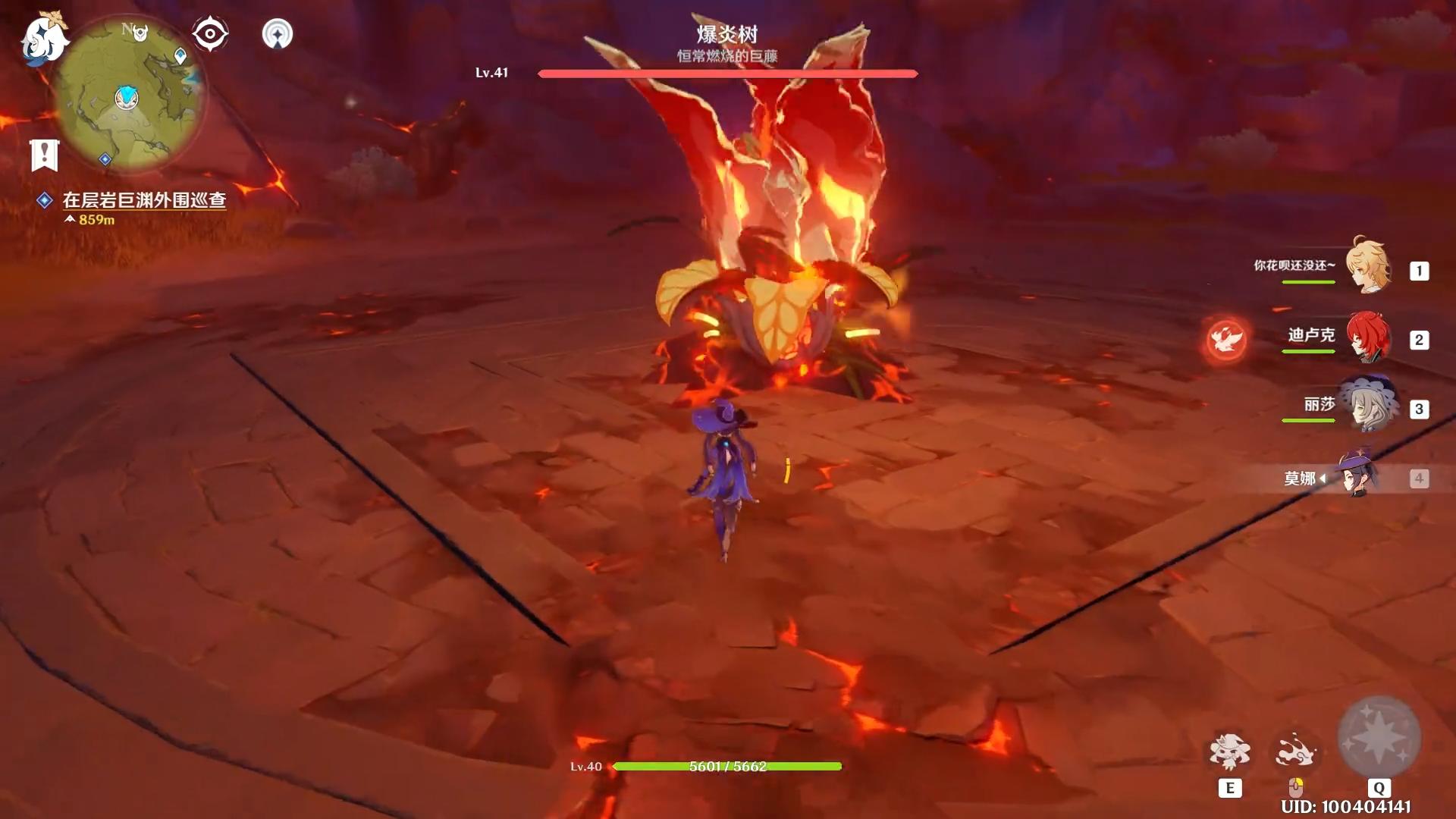Select the tracked quest 在层岩巨渊外围巡查
Screen dimensions: 1456x819
(144, 200)
